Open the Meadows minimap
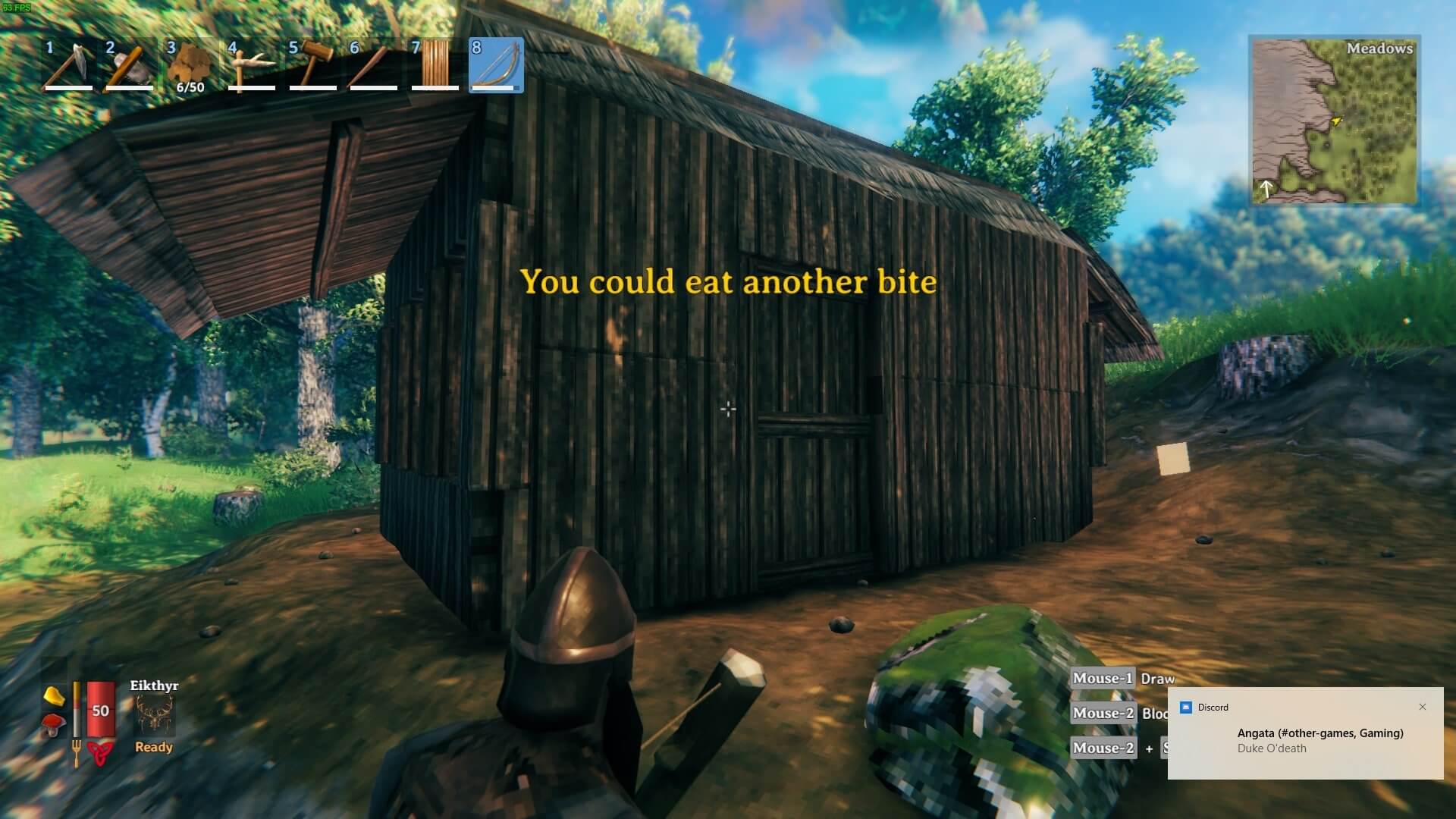The width and height of the screenshot is (1456, 819). pyautogui.click(x=1334, y=120)
